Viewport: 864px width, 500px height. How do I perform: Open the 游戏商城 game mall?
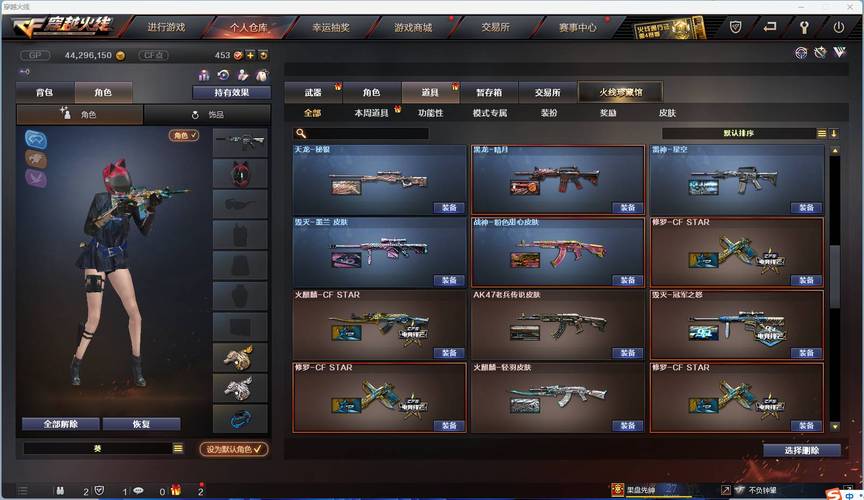click(x=412, y=27)
